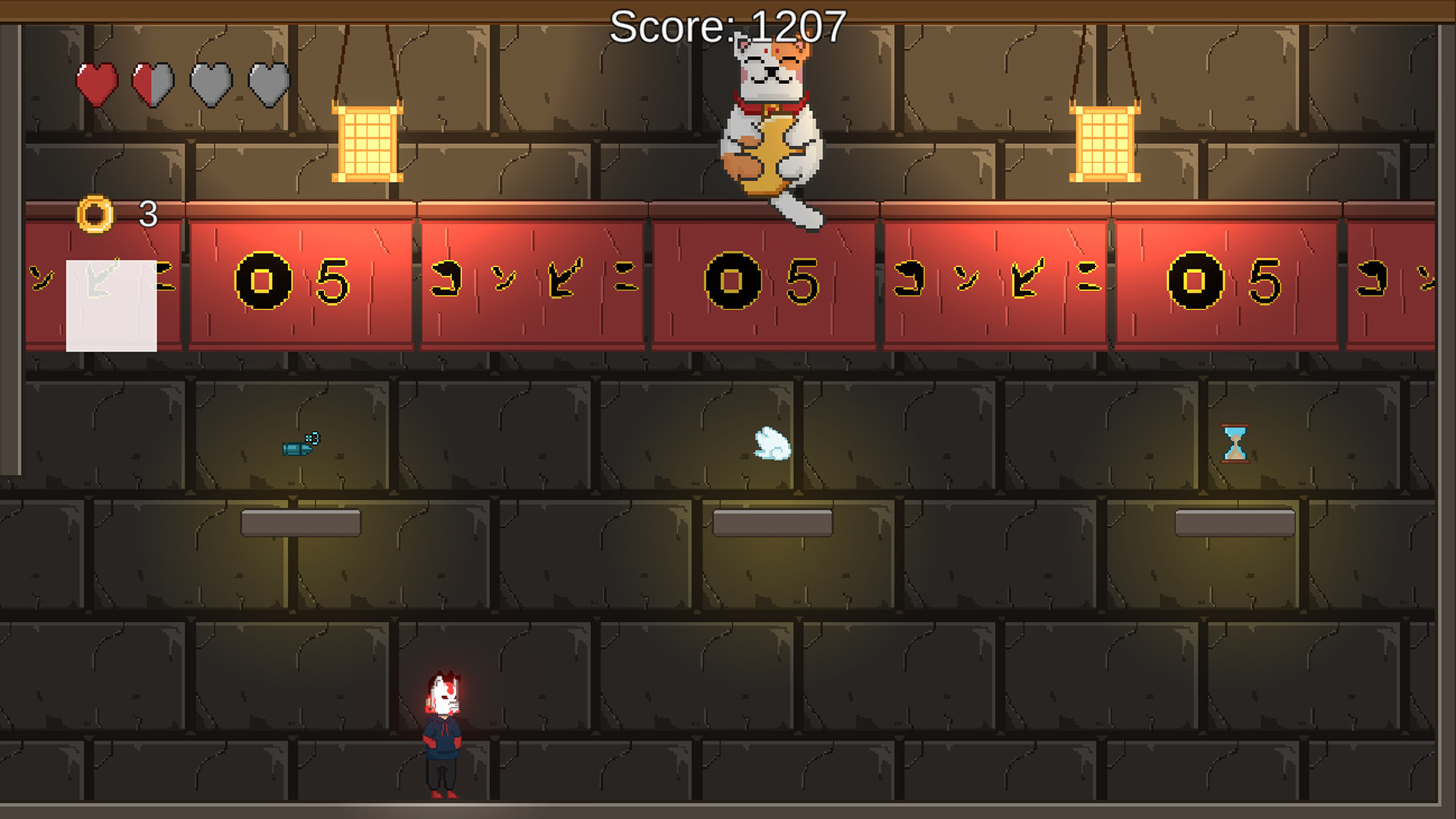Click the coin count number 3
The image size is (1456, 819).
[x=149, y=213]
